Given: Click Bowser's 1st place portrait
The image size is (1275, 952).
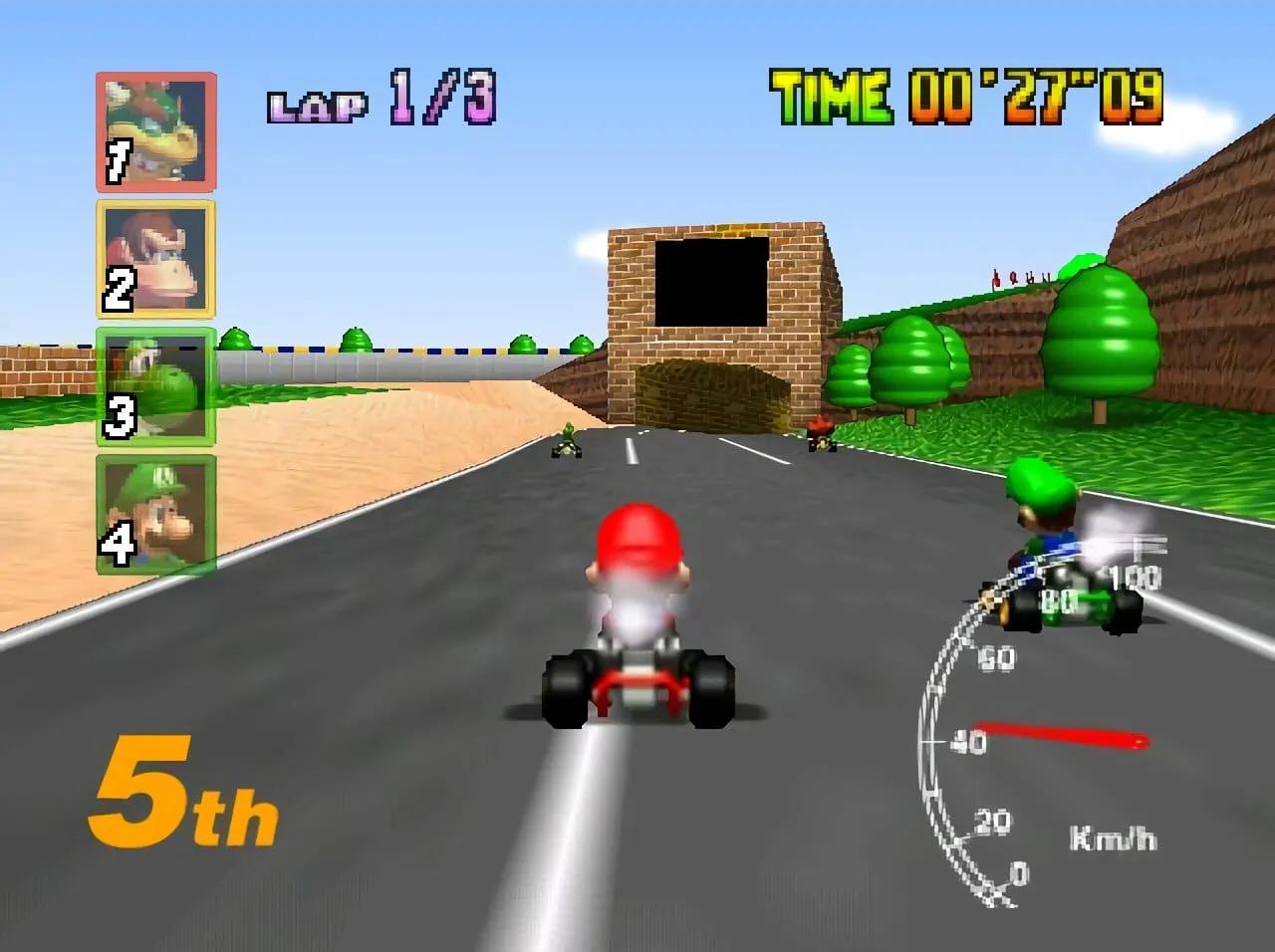Looking at the screenshot, I should (x=154, y=129).
